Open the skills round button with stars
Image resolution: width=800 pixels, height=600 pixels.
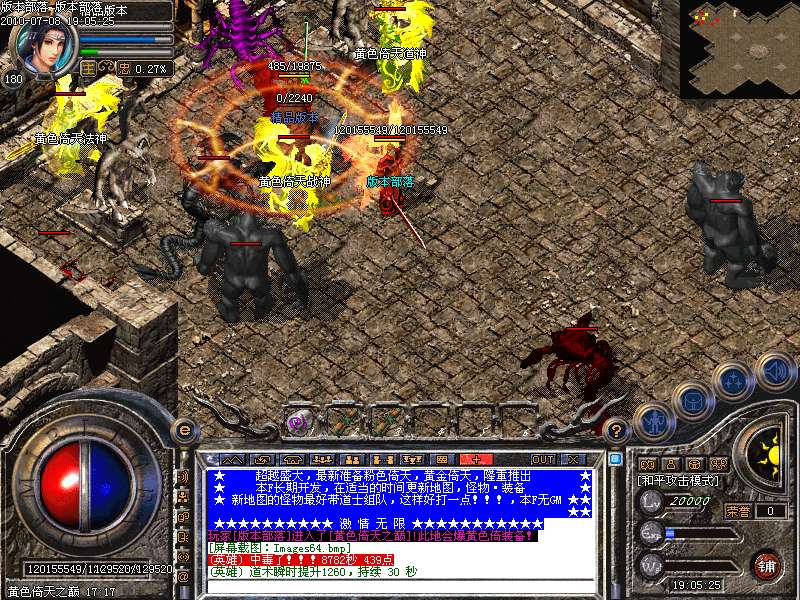pos(734,381)
